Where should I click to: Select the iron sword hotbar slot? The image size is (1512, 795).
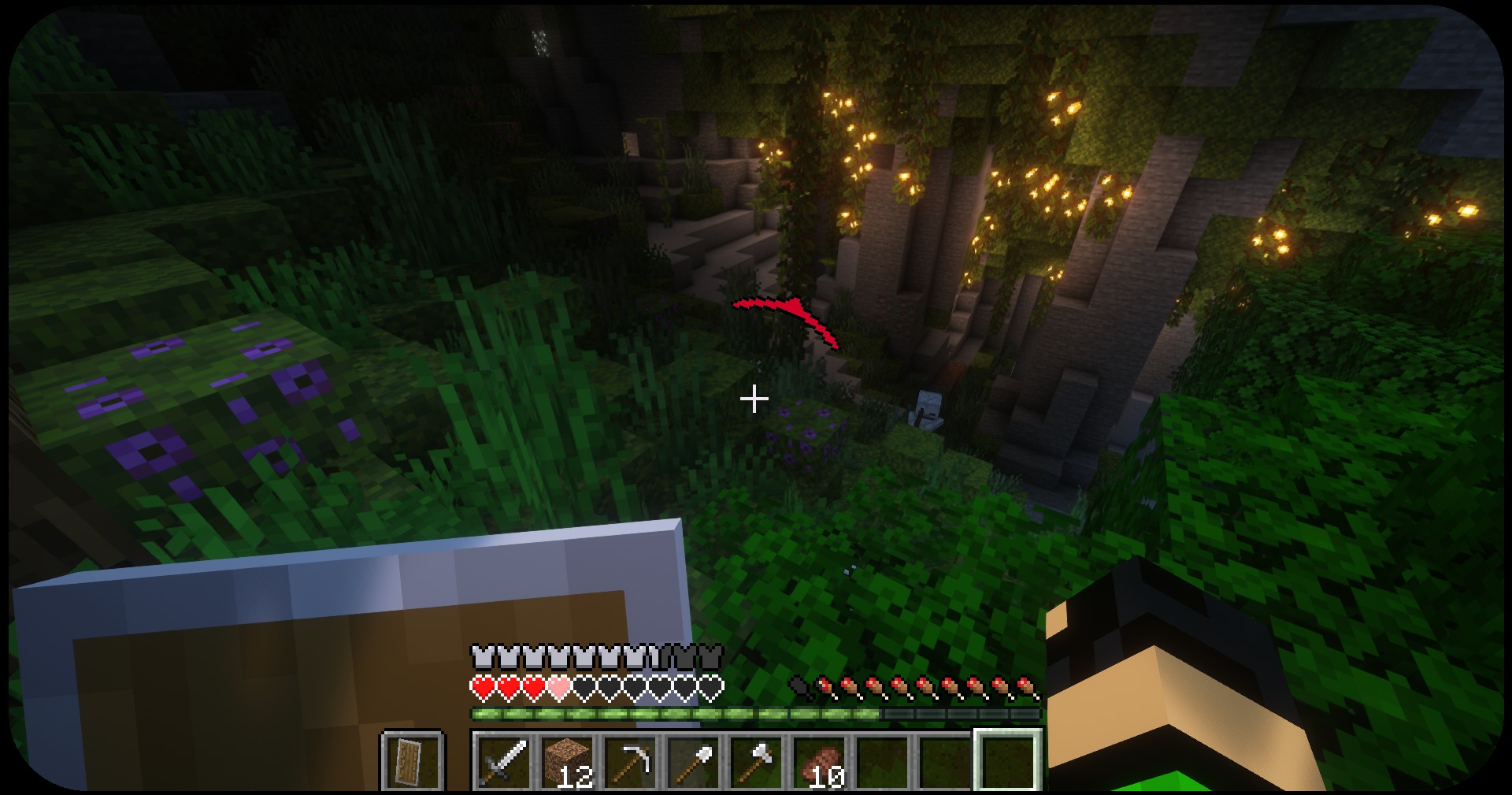[x=504, y=760]
